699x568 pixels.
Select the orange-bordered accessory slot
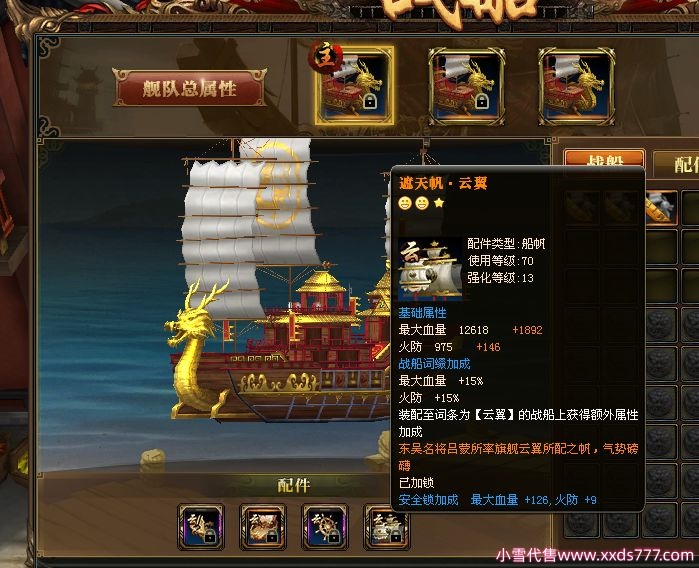point(263,526)
